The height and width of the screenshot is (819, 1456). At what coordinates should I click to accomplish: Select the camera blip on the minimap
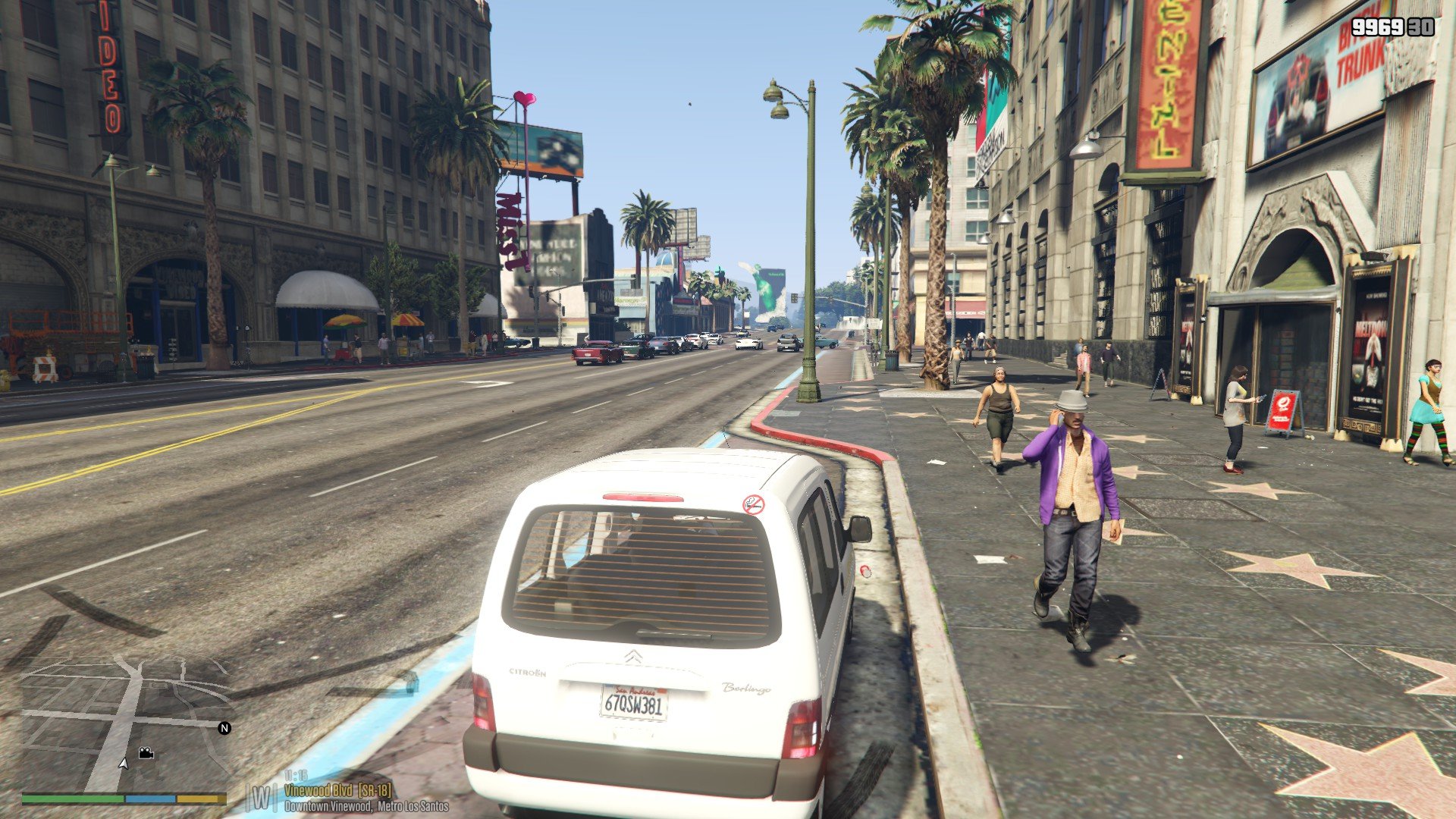(x=146, y=753)
